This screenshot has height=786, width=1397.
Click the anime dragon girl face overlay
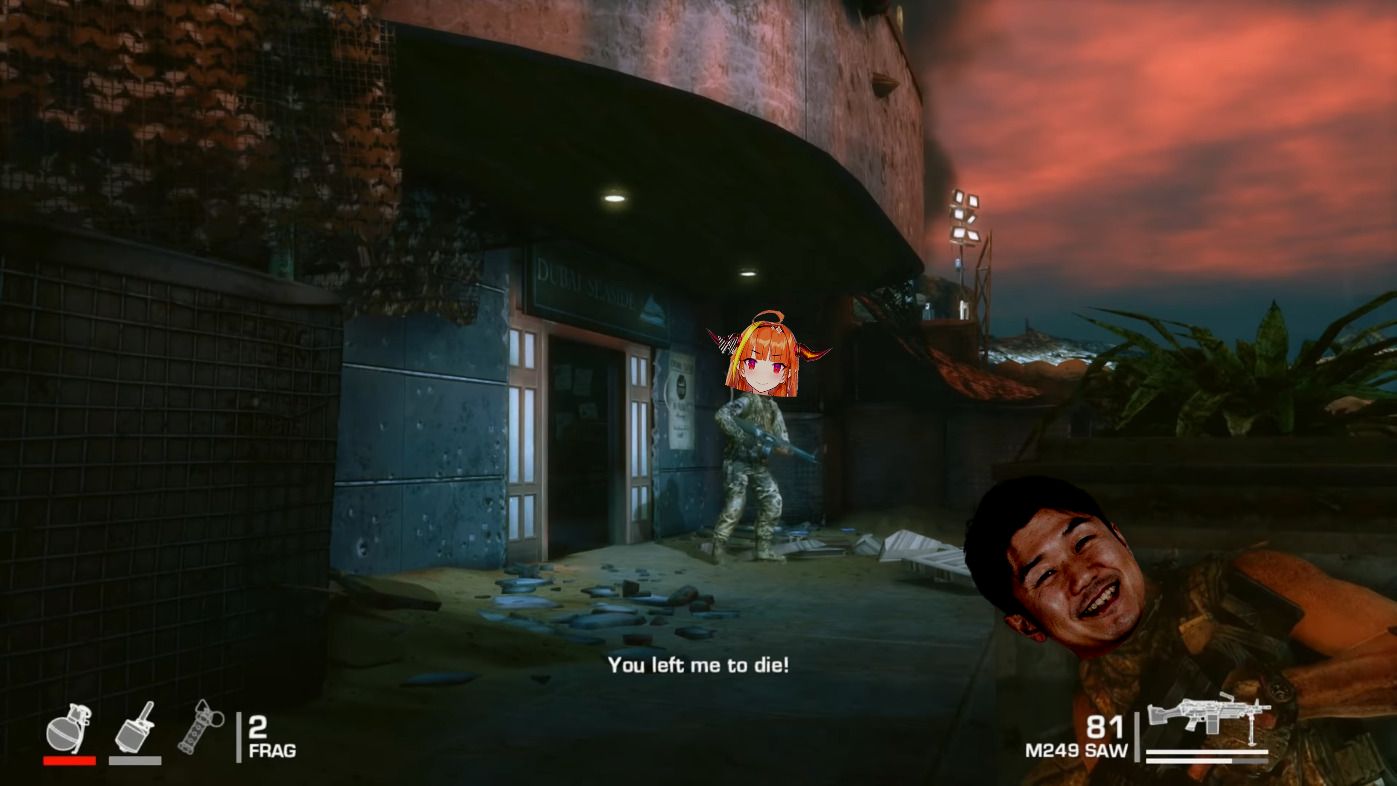click(762, 360)
